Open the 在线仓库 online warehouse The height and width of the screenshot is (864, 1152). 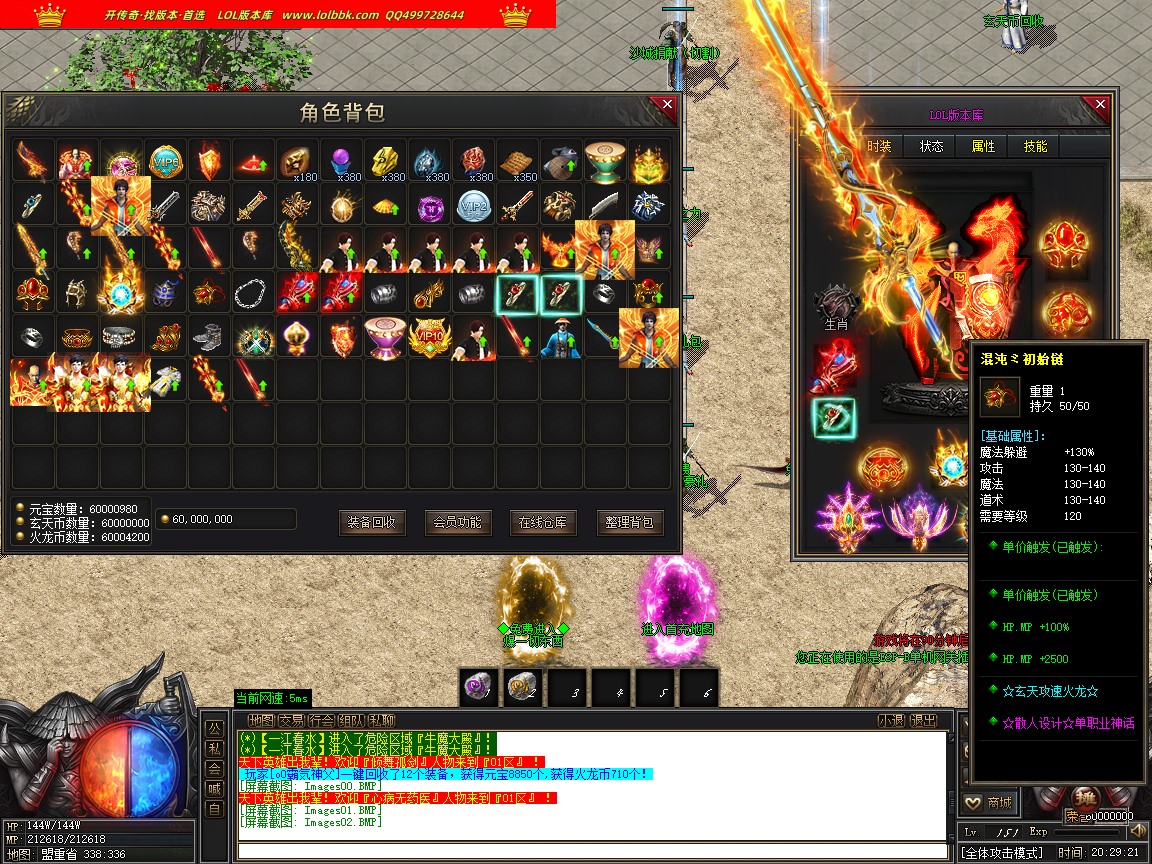544,522
